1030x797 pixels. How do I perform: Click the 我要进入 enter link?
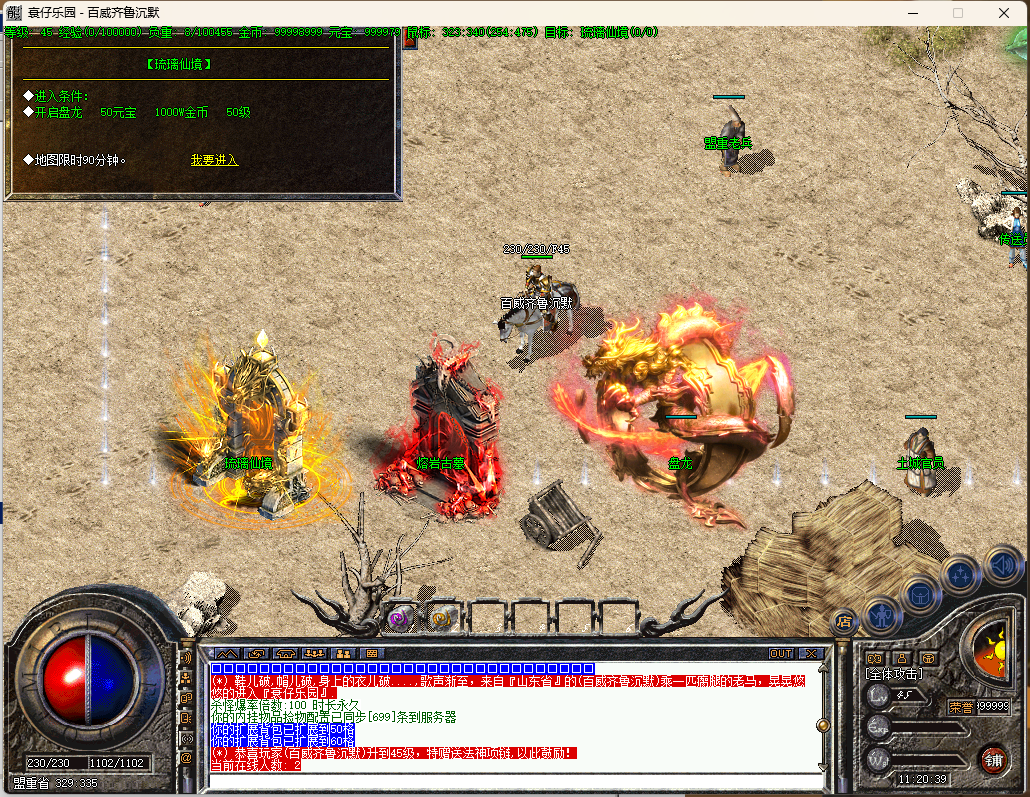click(x=214, y=160)
